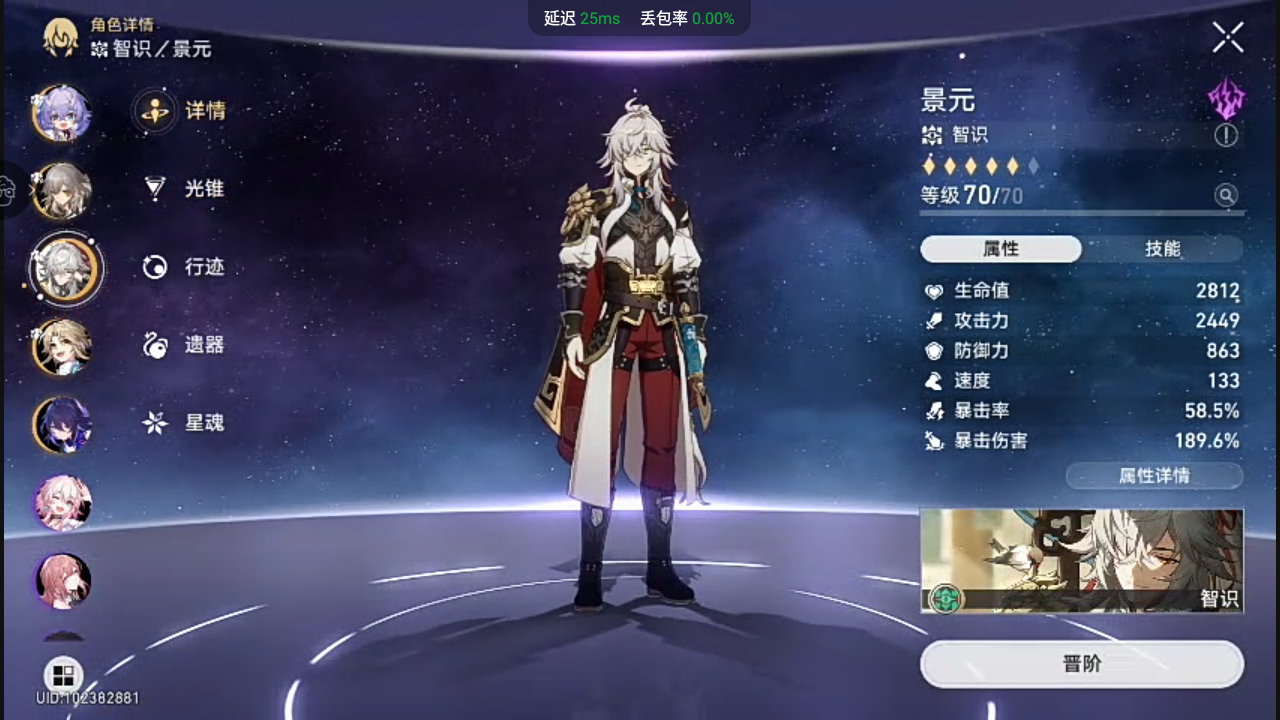The height and width of the screenshot is (720, 1280).
Task: View the 智识 character story card
Action: 1081,561
